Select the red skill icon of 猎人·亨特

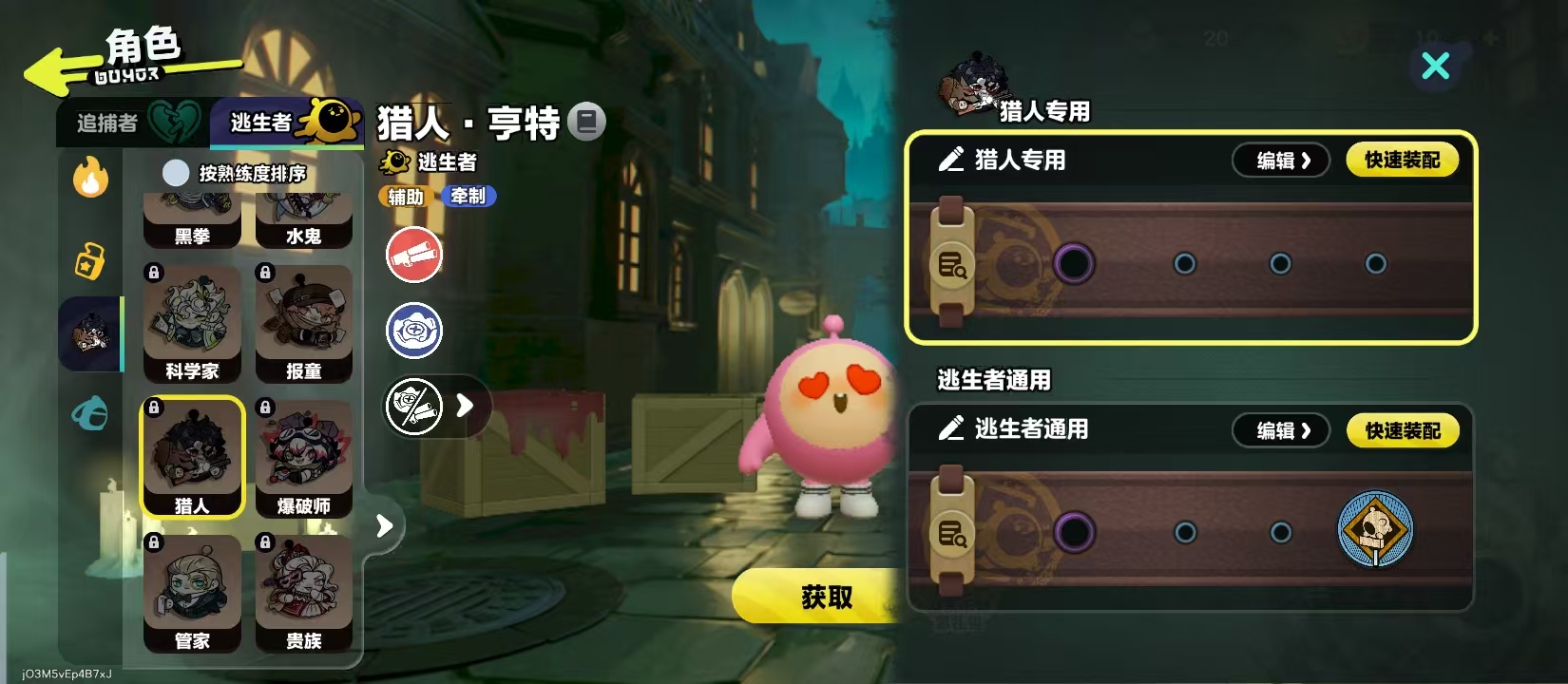[413, 255]
